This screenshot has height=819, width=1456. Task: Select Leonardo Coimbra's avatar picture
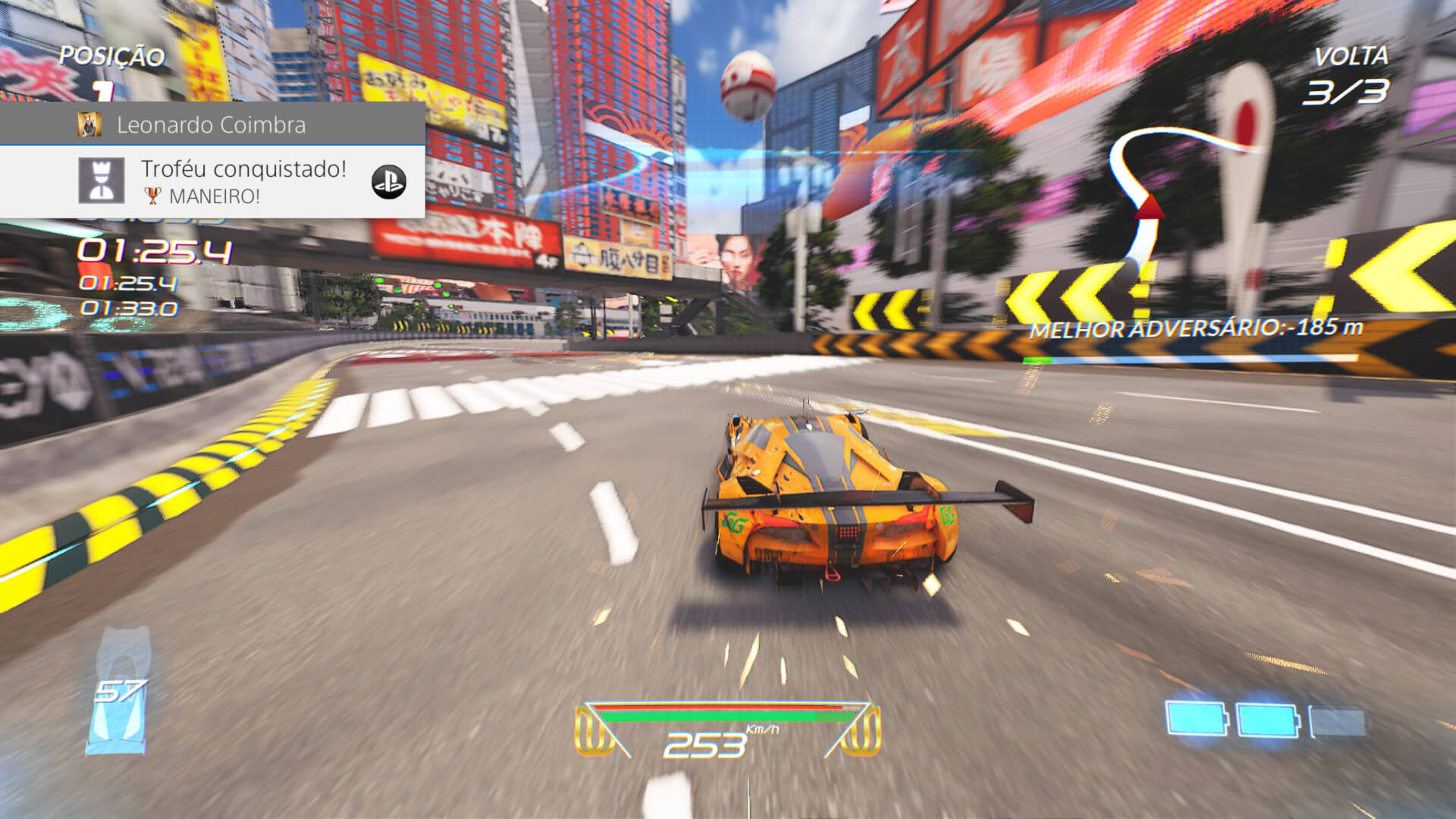[89, 125]
